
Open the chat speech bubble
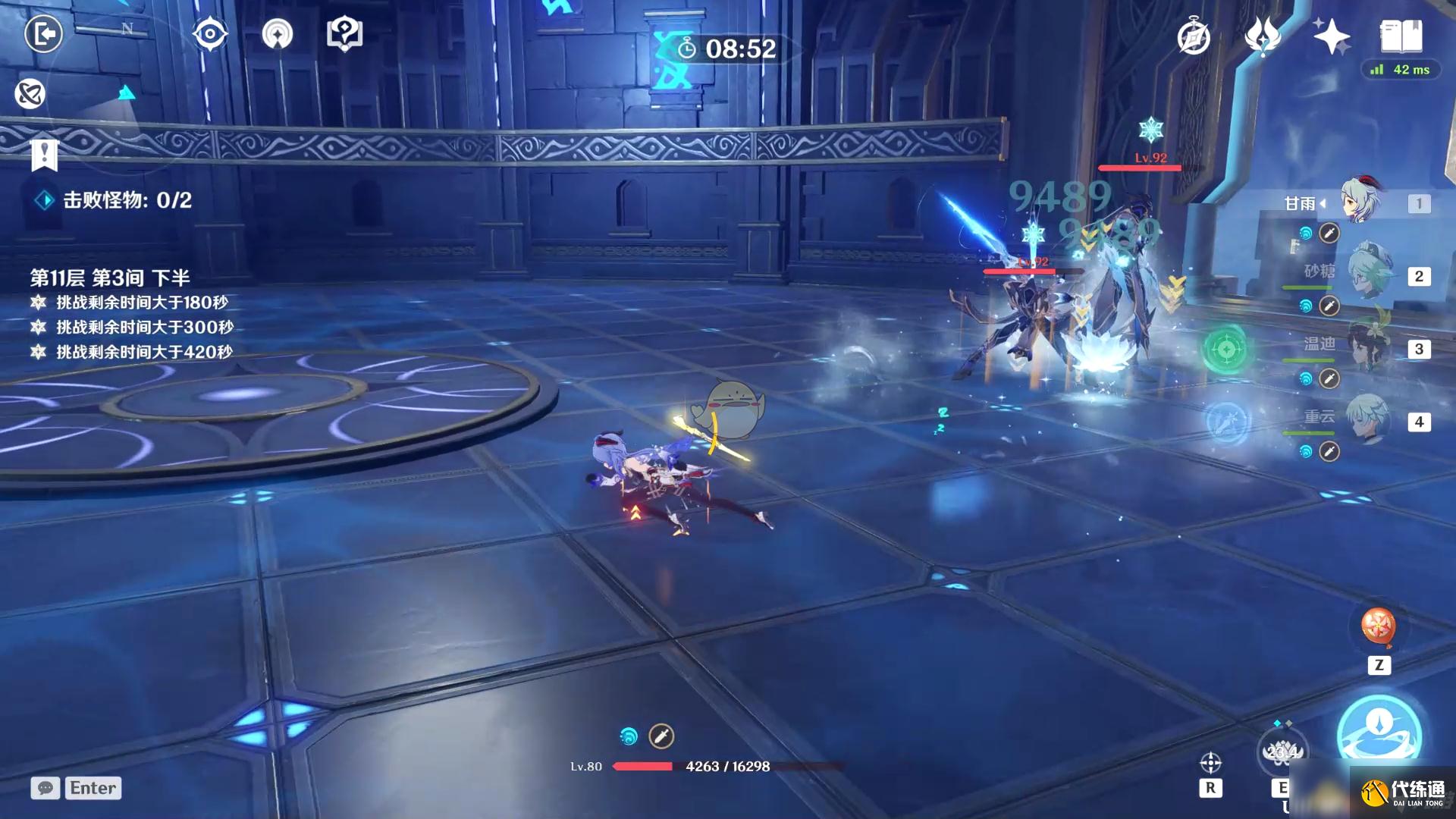coord(45,788)
